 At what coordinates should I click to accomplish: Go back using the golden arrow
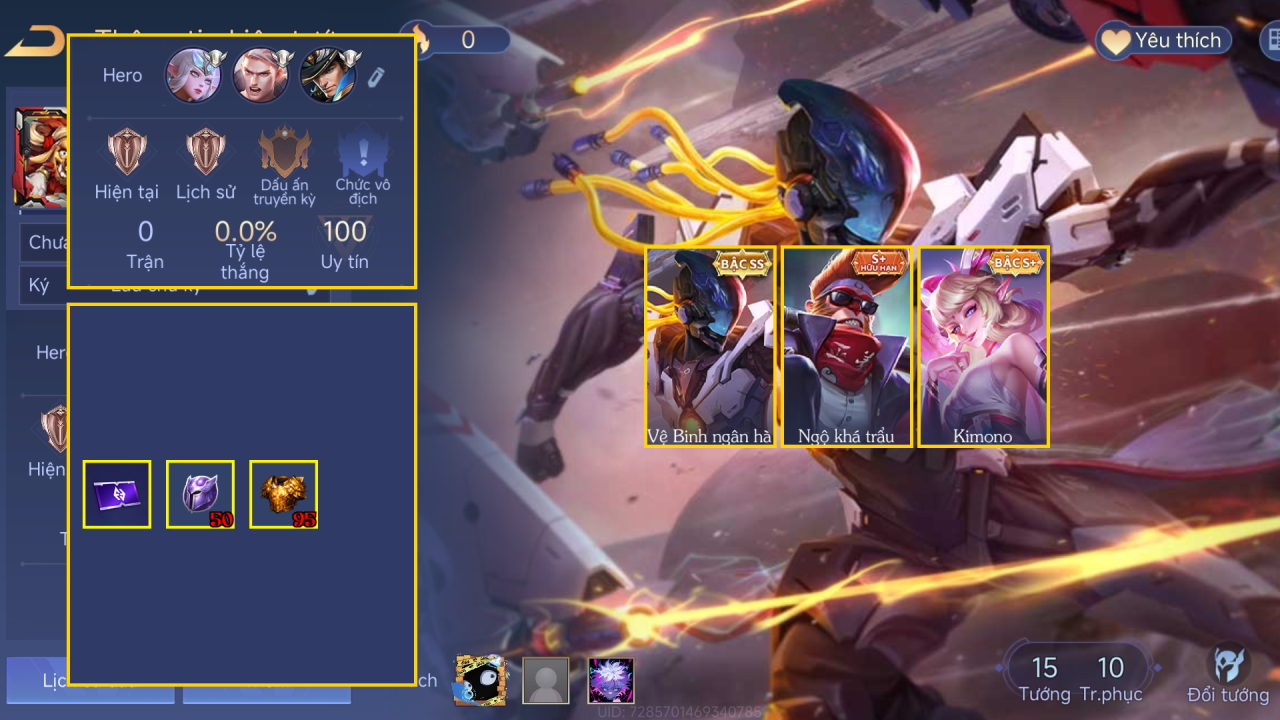[x=34, y=42]
